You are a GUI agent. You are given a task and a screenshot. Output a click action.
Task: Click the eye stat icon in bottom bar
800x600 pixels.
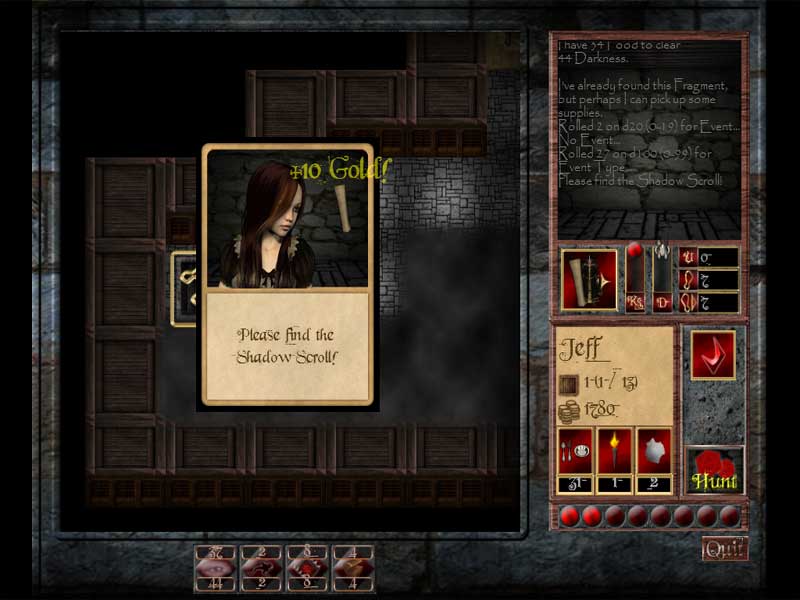[x=214, y=567]
